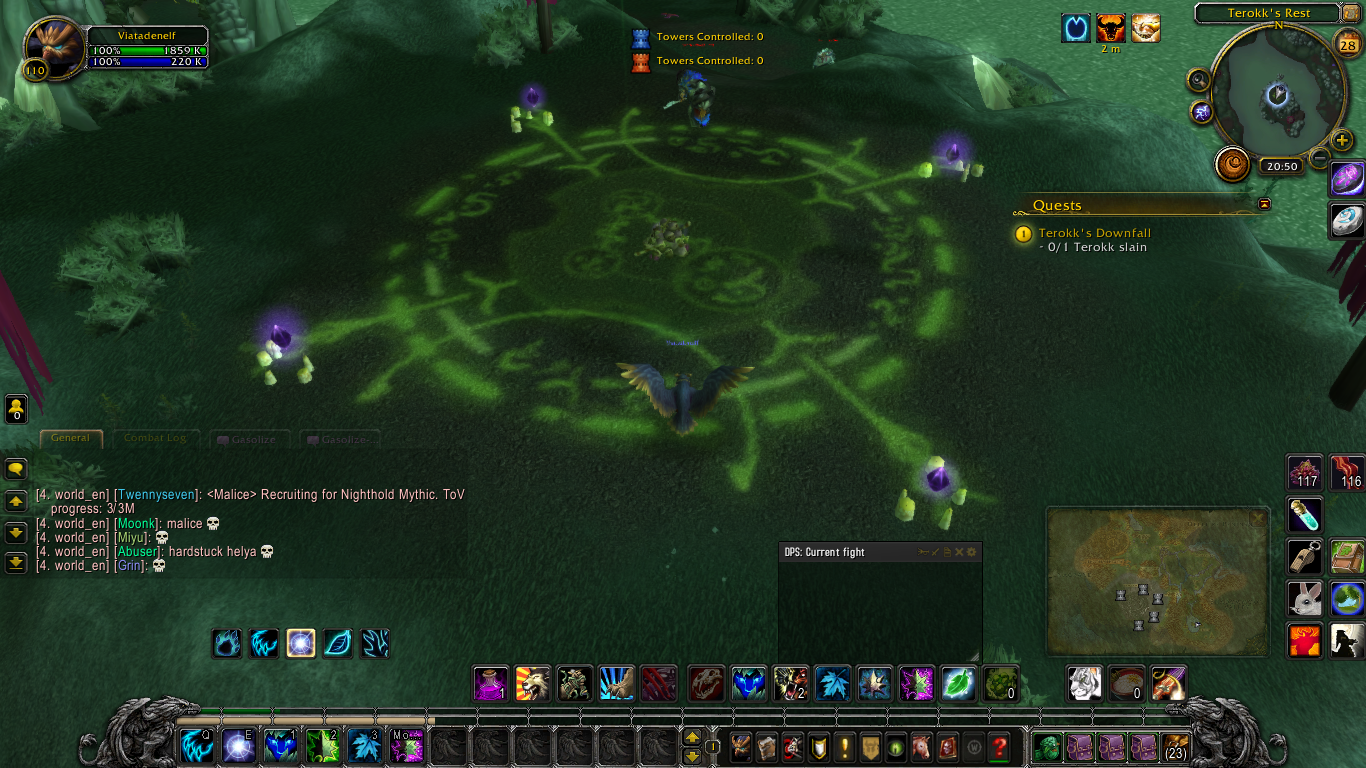Activate the glowing white orb ability
This screenshot has height=768, width=1366.
[x=301, y=643]
